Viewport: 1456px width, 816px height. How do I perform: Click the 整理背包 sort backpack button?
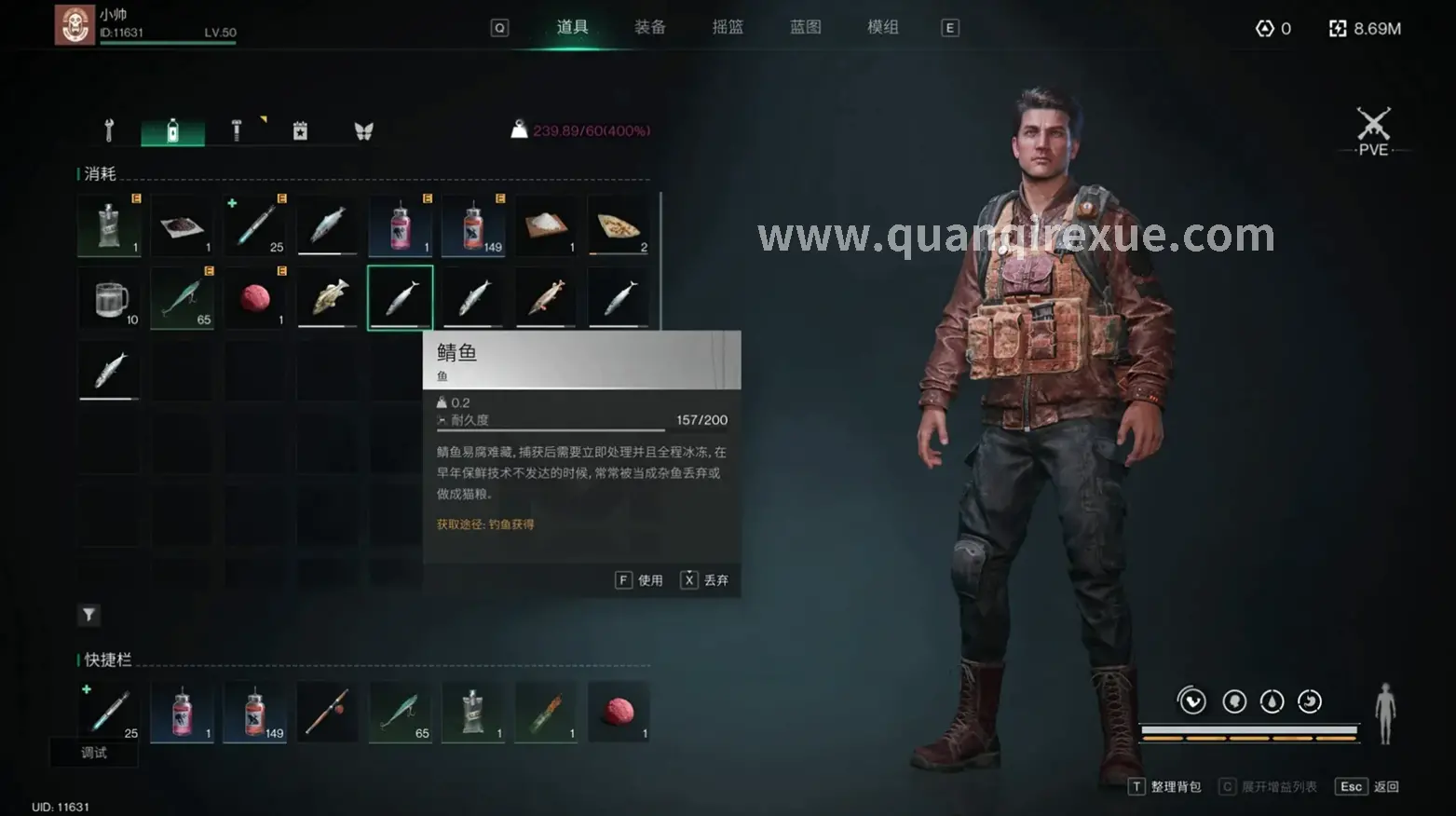pyautogui.click(x=1165, y=787)
